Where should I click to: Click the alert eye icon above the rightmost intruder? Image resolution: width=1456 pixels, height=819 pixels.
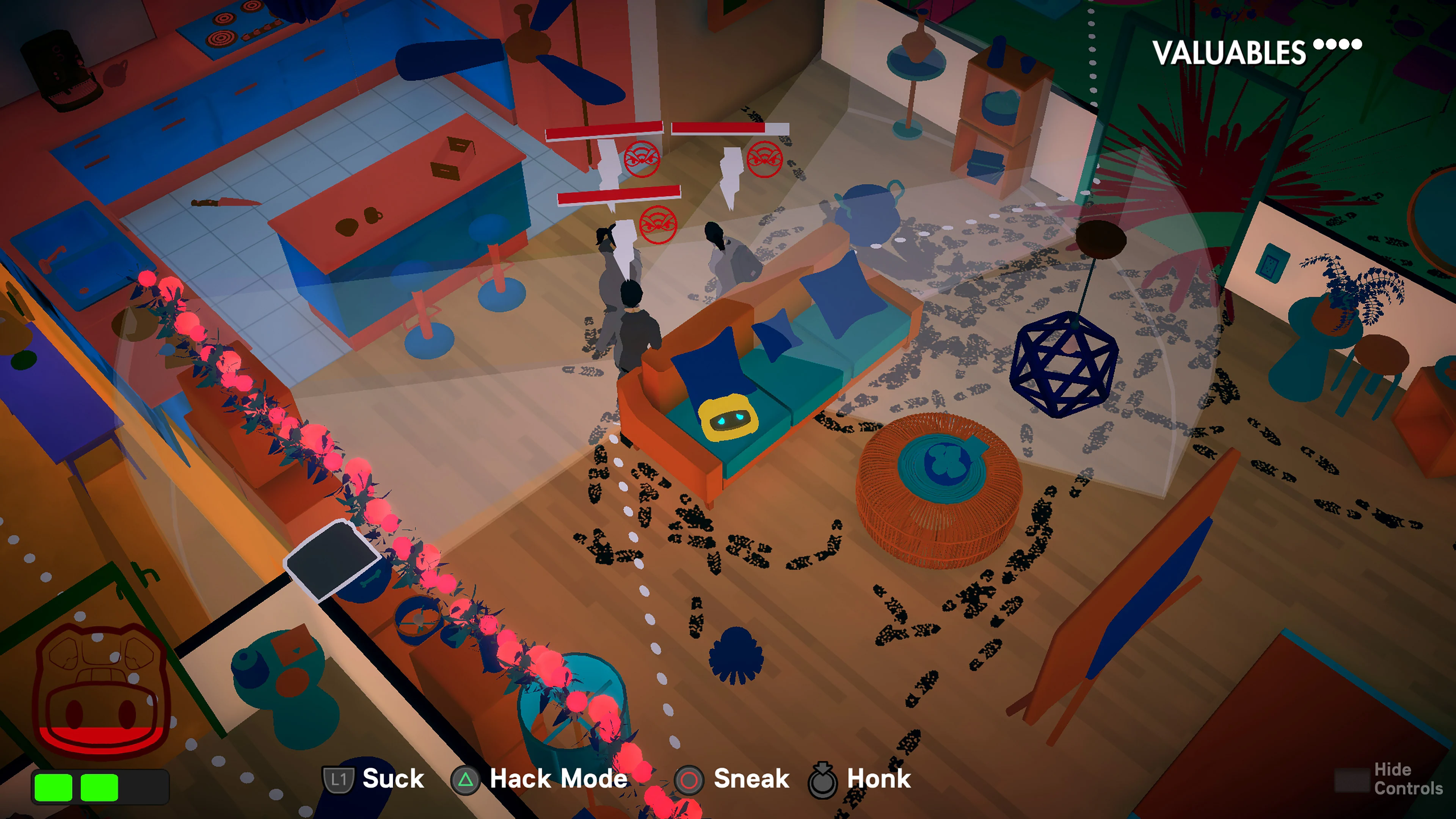click(x=764, y=160)
